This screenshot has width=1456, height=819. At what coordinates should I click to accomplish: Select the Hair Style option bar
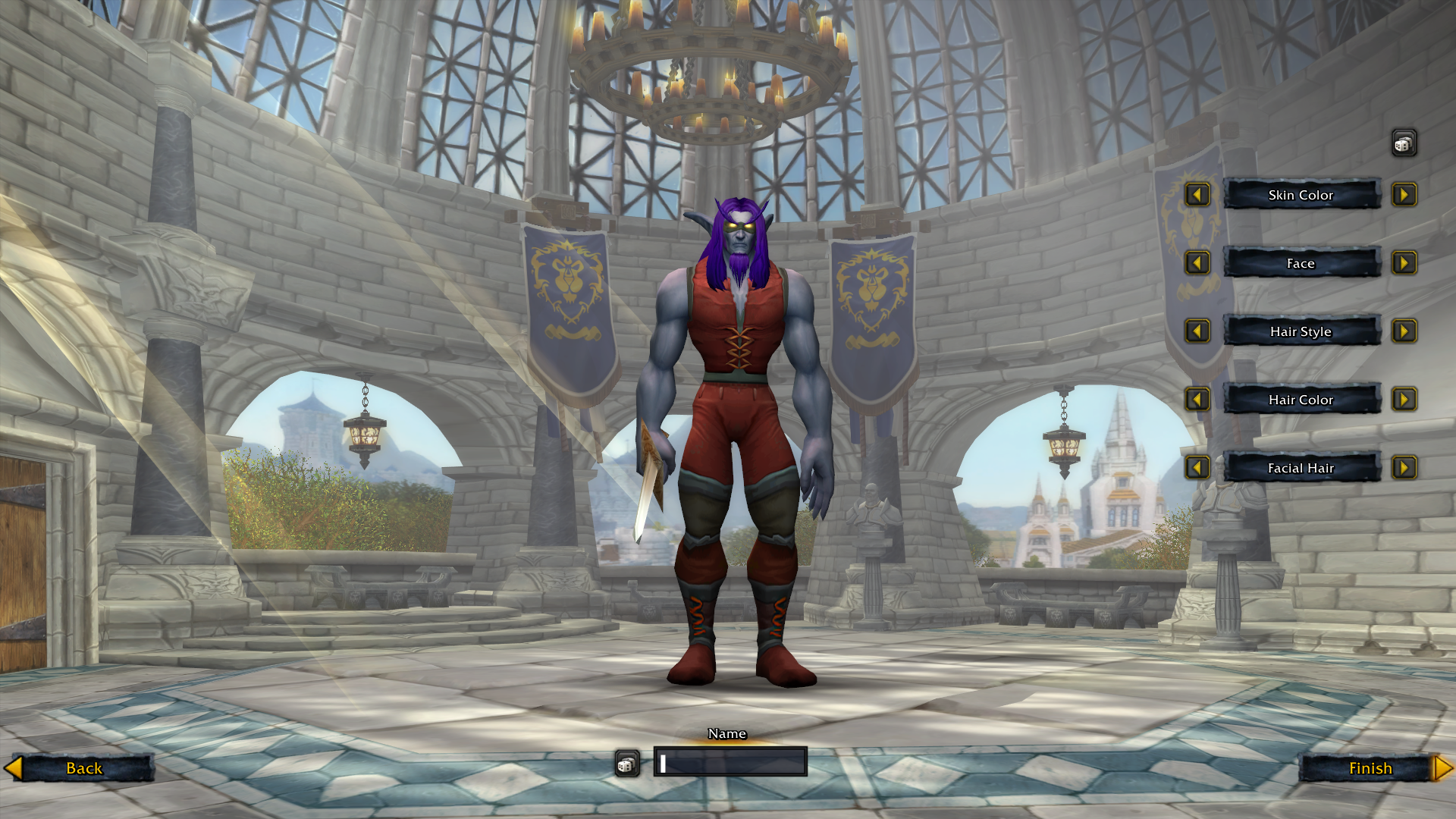pyautogui.click(x=1301, y=331)
